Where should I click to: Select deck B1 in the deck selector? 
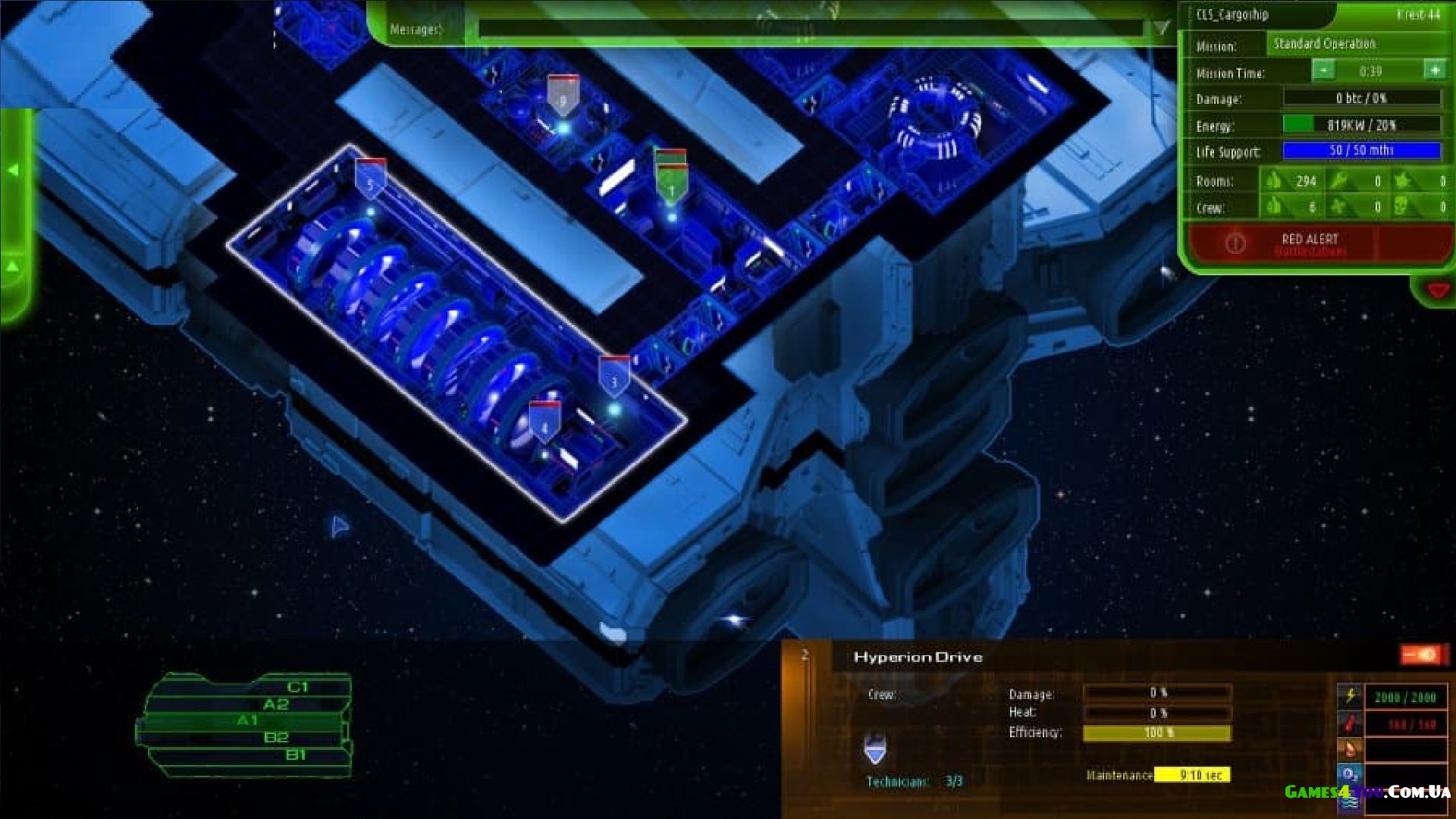tap(296, 755)
